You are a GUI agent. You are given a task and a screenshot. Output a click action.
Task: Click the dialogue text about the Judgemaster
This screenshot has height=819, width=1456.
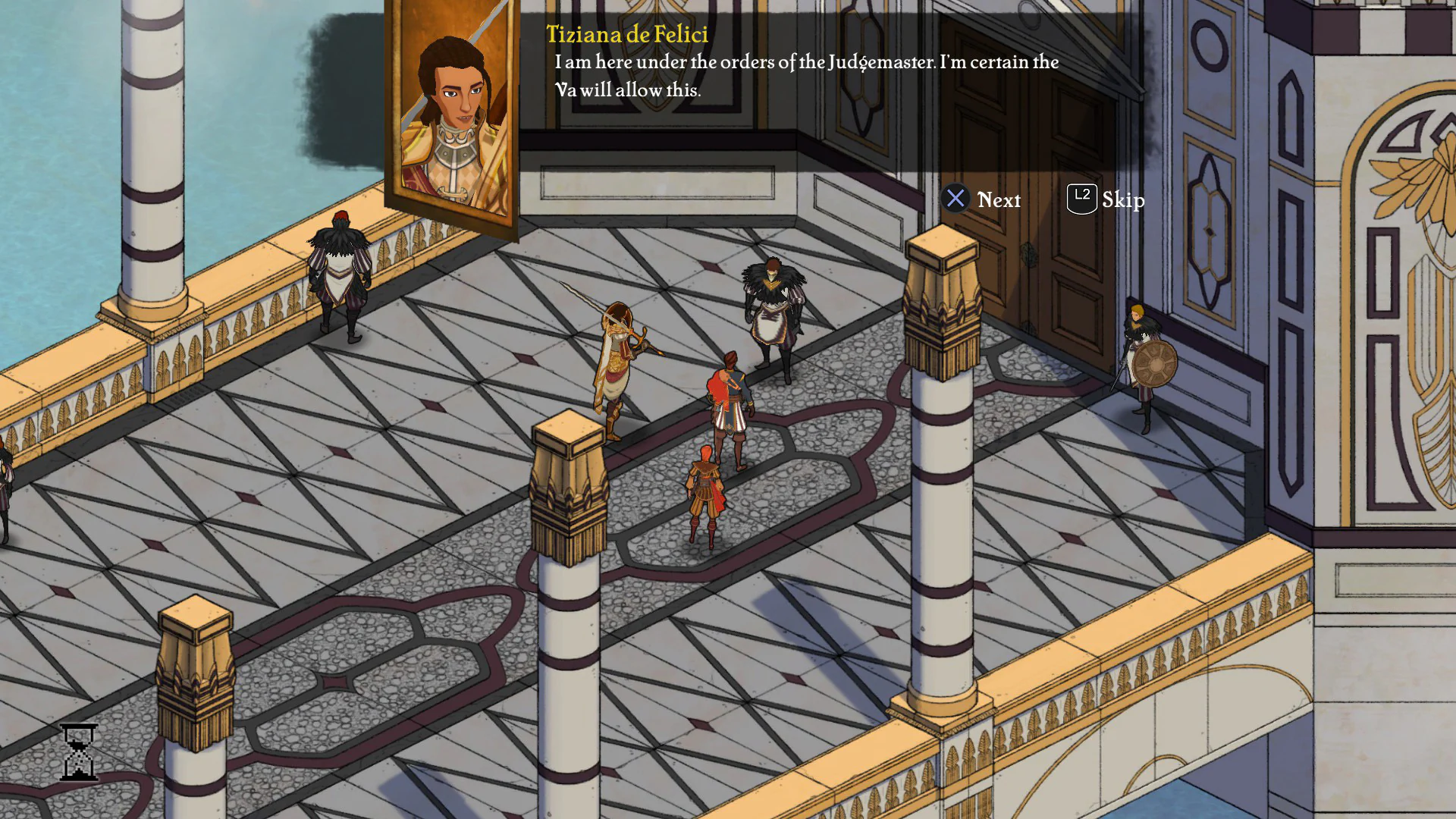pos(804,76)
